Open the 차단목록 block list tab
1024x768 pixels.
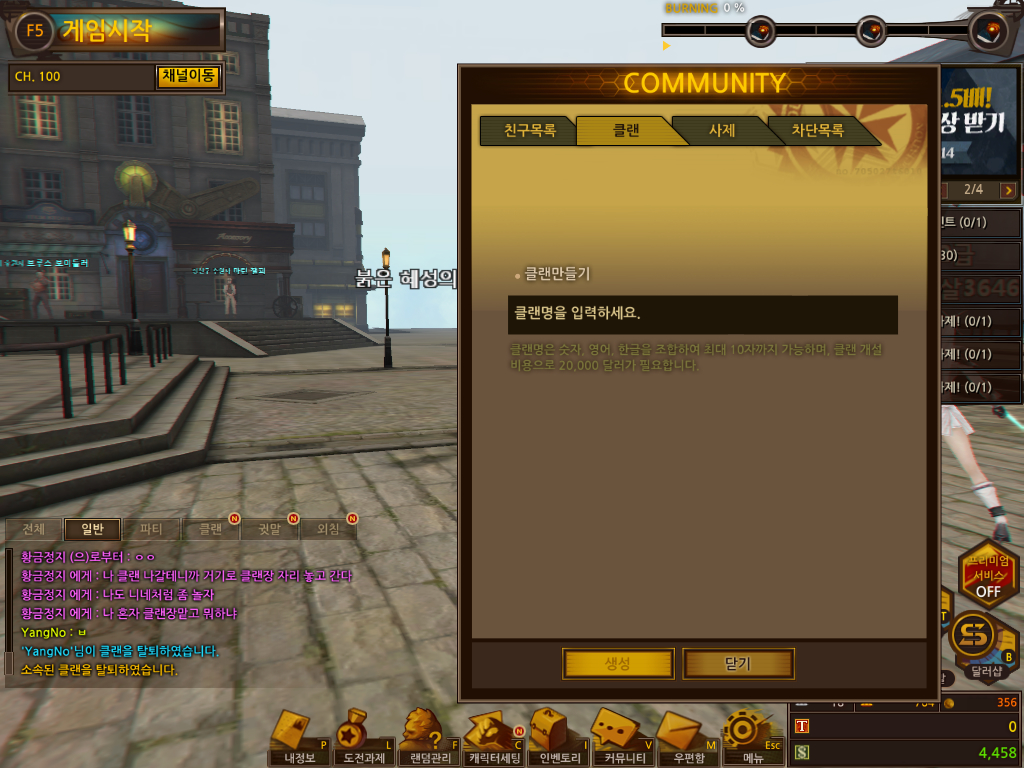coord(817,131)
